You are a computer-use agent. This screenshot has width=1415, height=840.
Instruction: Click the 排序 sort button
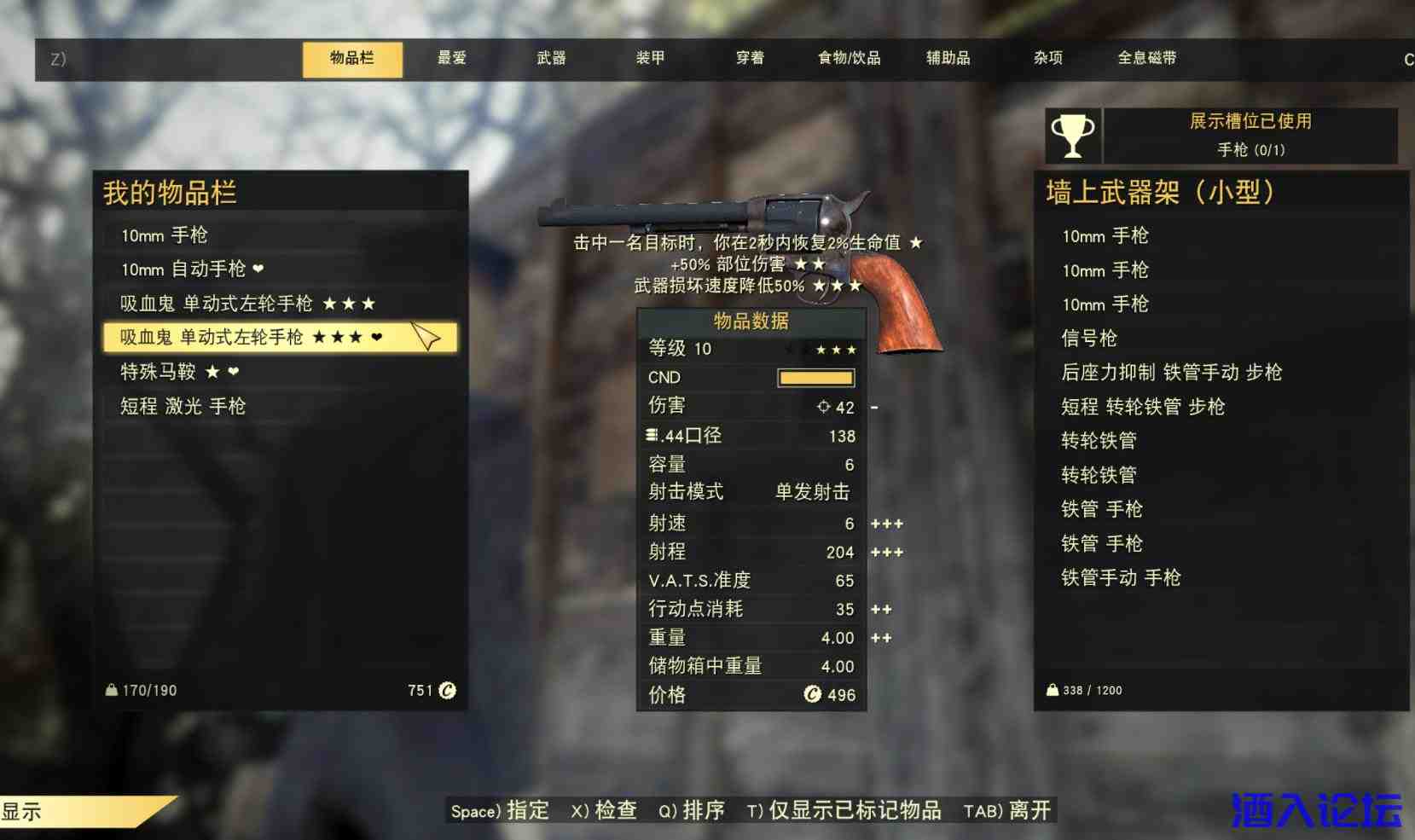click(x=692, y=810)
